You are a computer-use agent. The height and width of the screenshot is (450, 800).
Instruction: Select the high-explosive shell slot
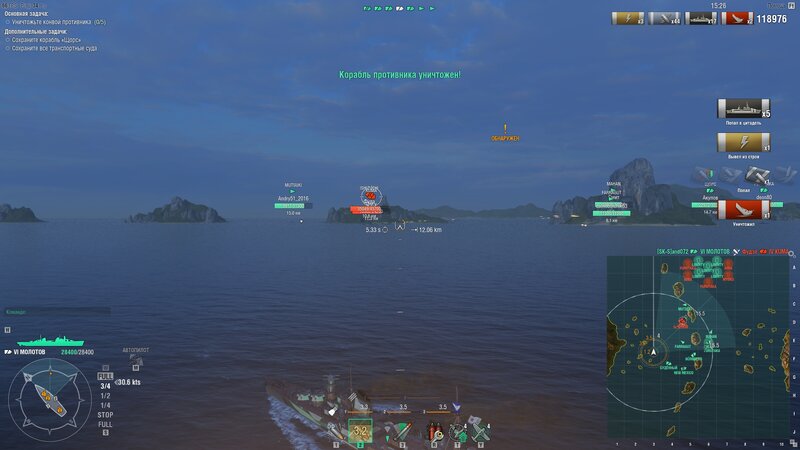pos(335,432)
